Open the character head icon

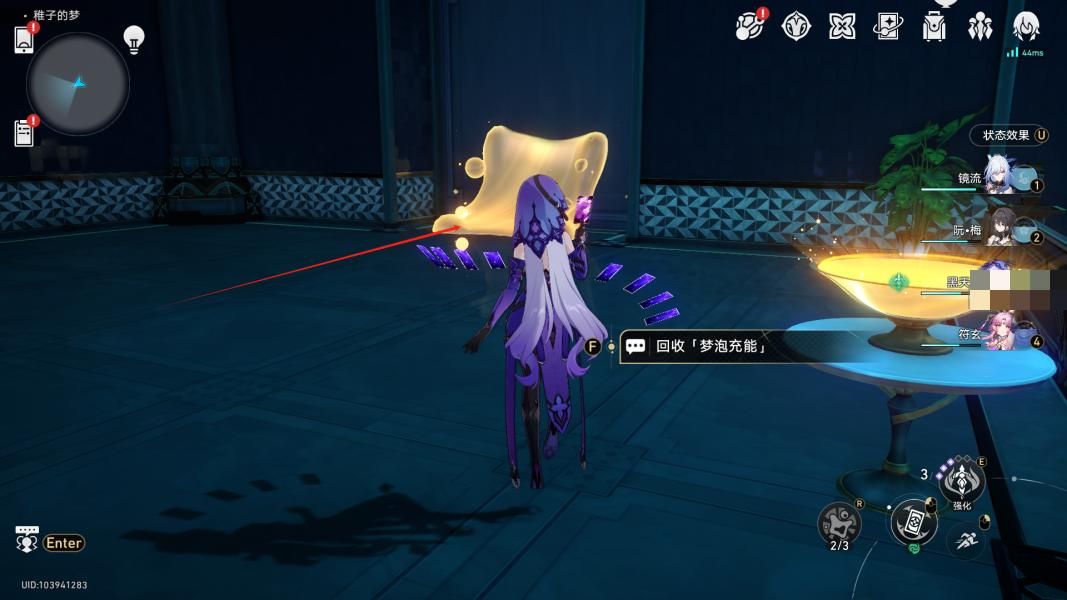coord(1026,26)
